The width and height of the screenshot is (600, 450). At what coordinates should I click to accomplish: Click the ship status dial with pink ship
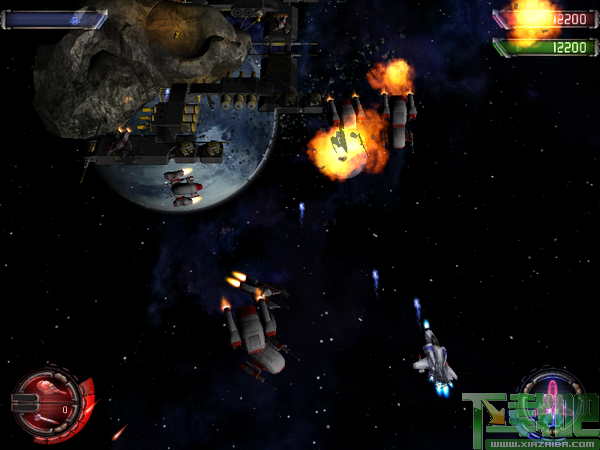click(551, 390)
